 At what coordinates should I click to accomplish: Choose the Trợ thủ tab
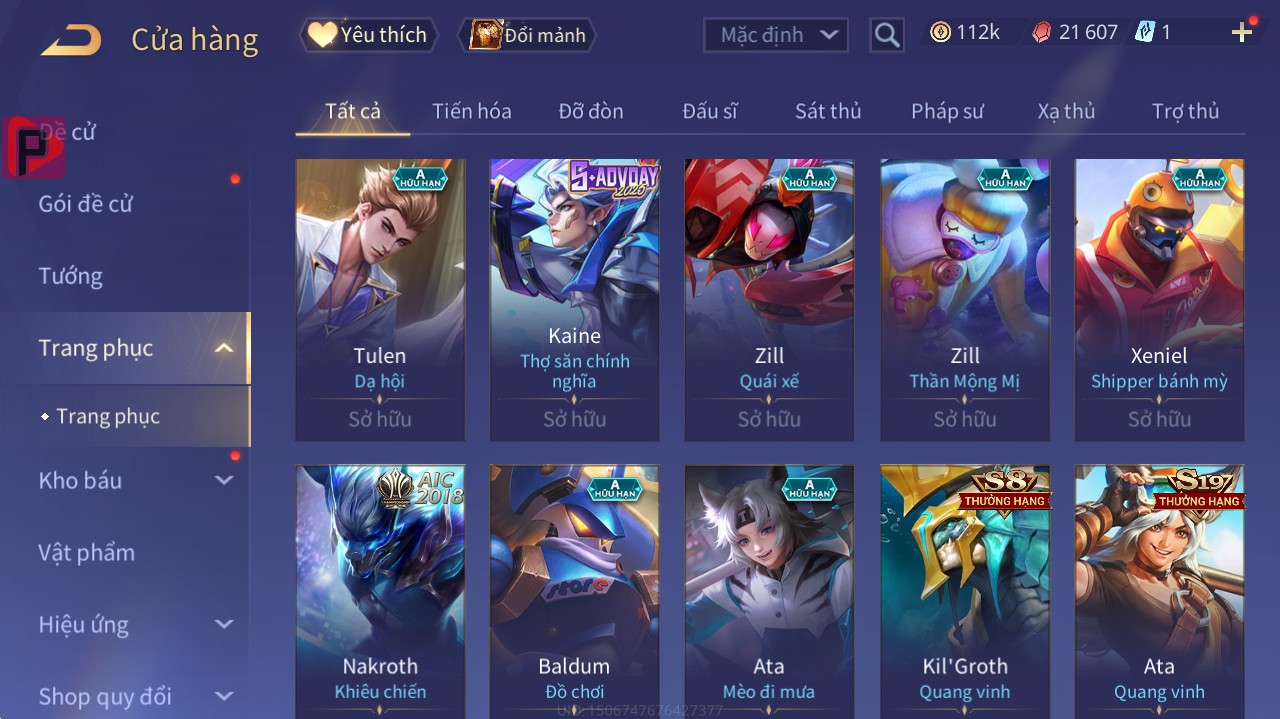point(1185,111)
